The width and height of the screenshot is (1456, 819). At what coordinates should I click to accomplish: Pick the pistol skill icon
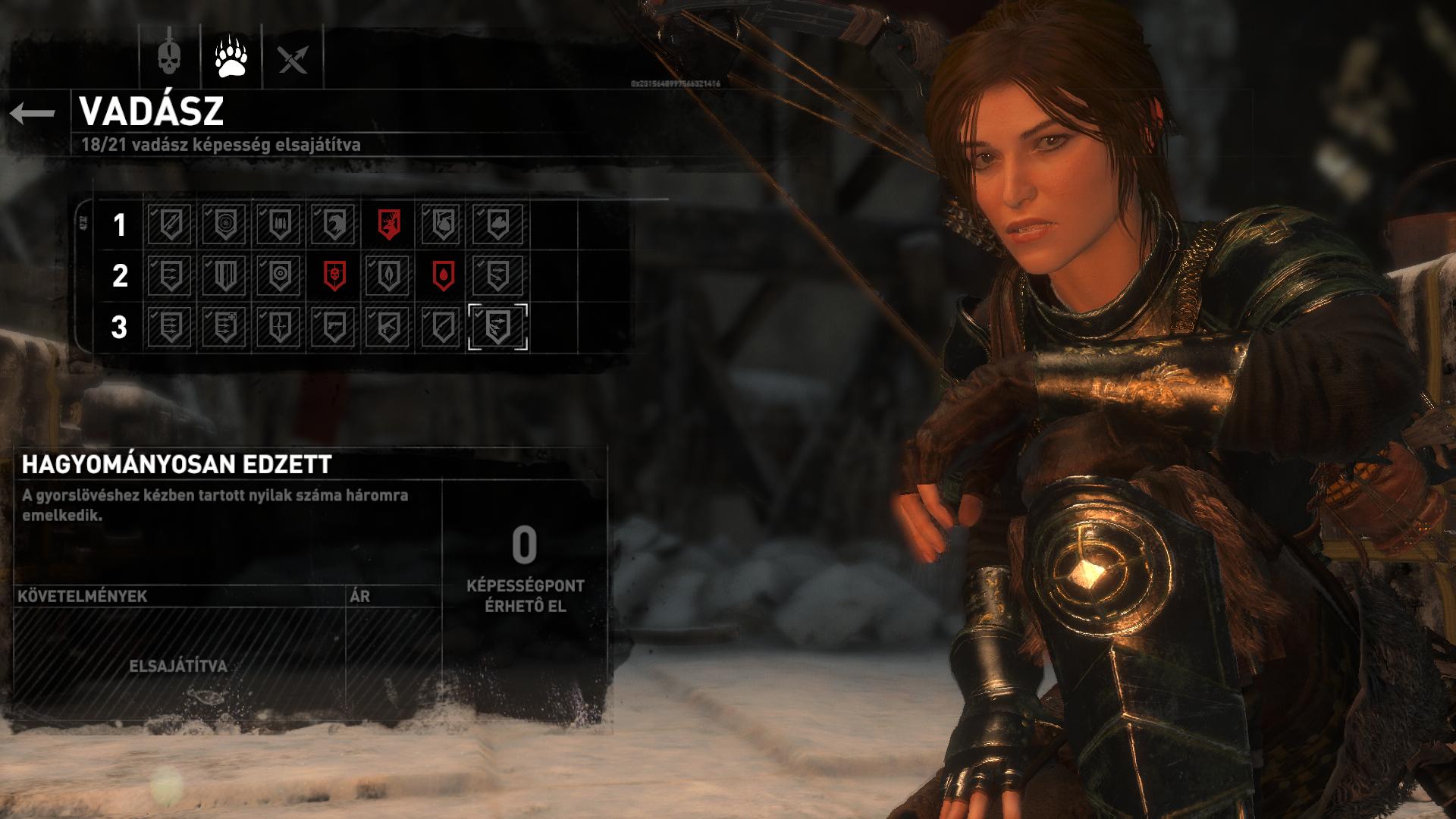coord(334,327)
